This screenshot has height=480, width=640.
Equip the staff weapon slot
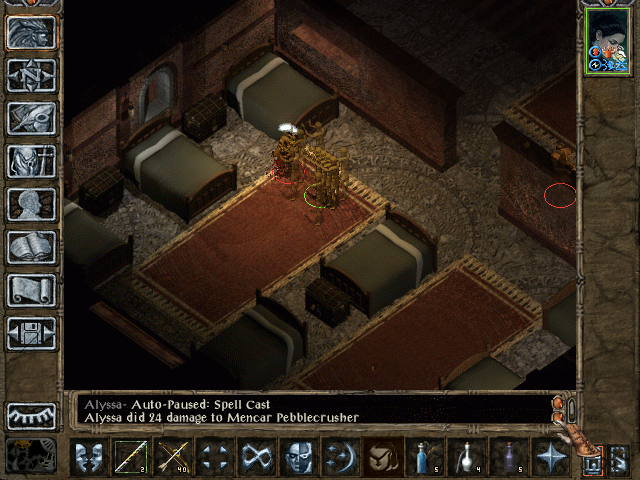click(130, 456)
